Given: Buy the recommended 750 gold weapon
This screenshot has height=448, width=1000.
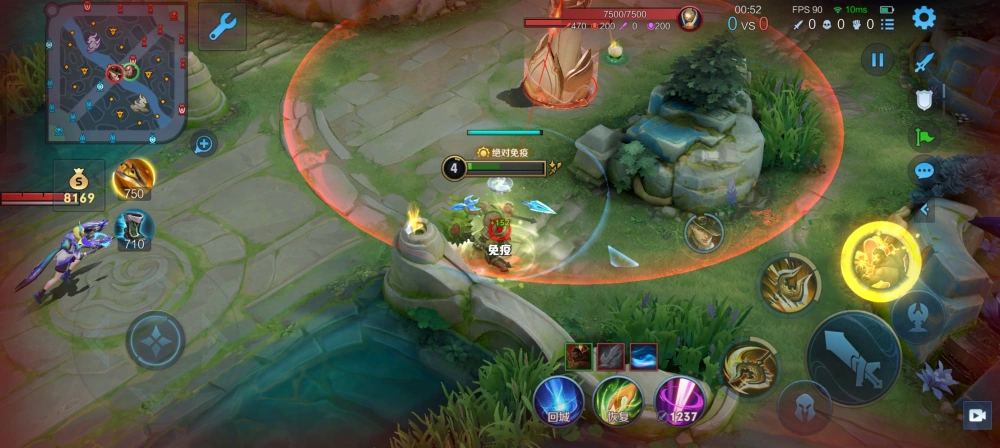Looking at the screenshot, I should 133,179.
